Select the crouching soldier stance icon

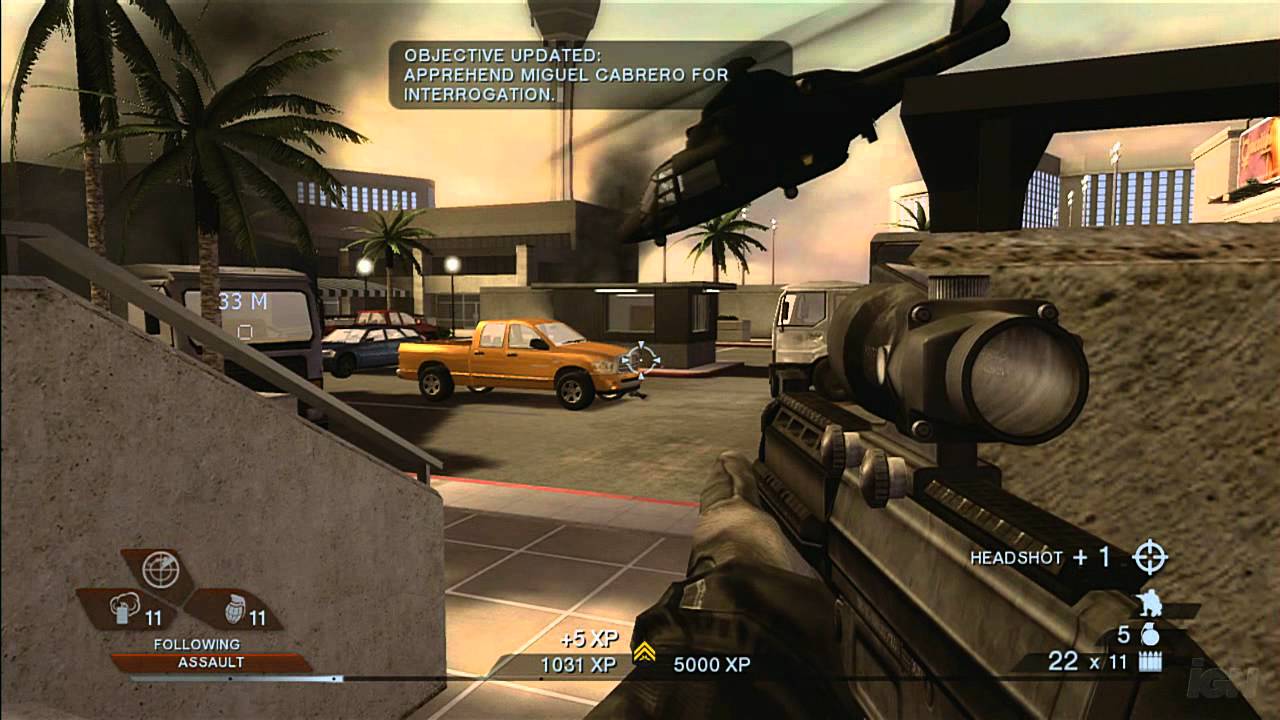1152,602
